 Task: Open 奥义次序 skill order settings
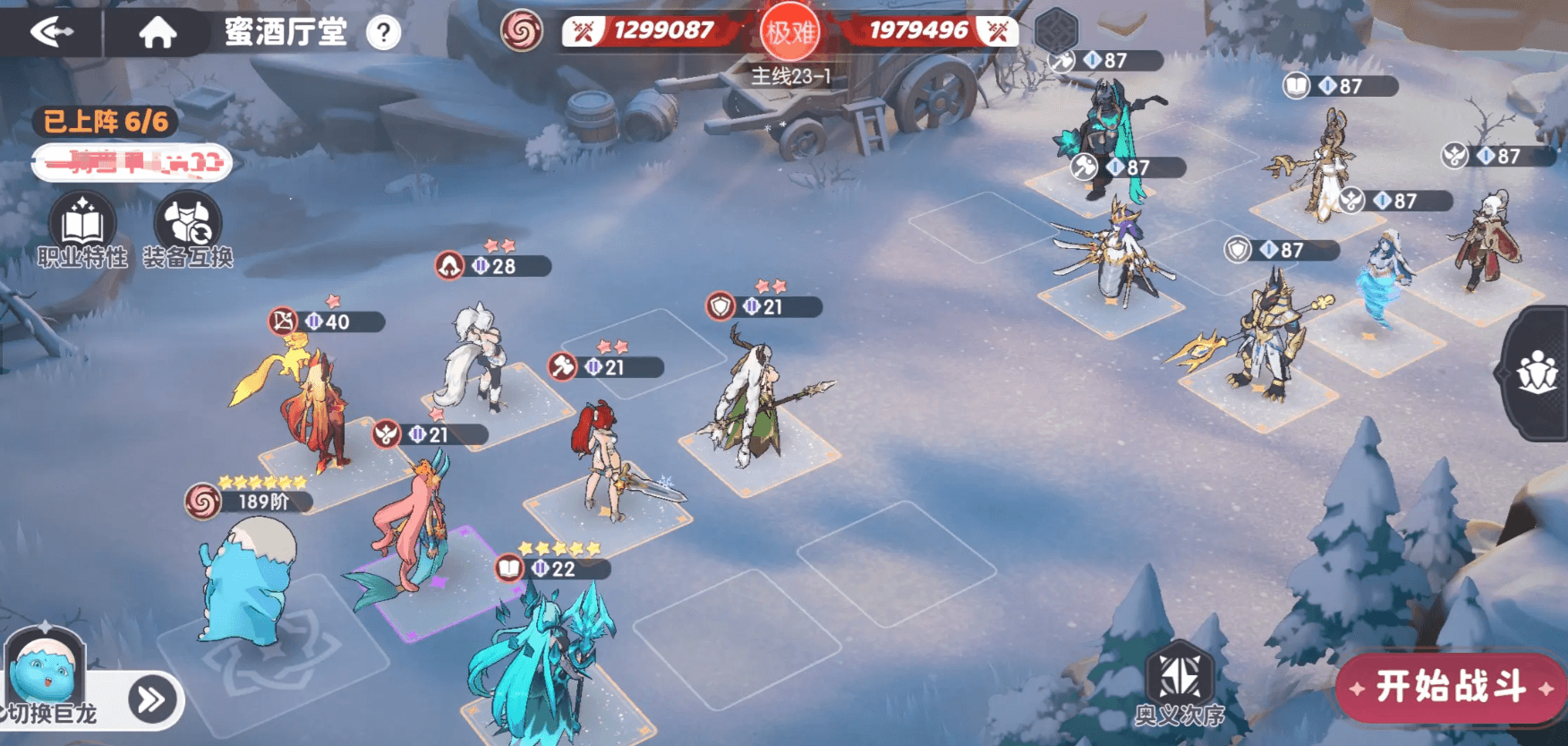[x=1180, y=686]
